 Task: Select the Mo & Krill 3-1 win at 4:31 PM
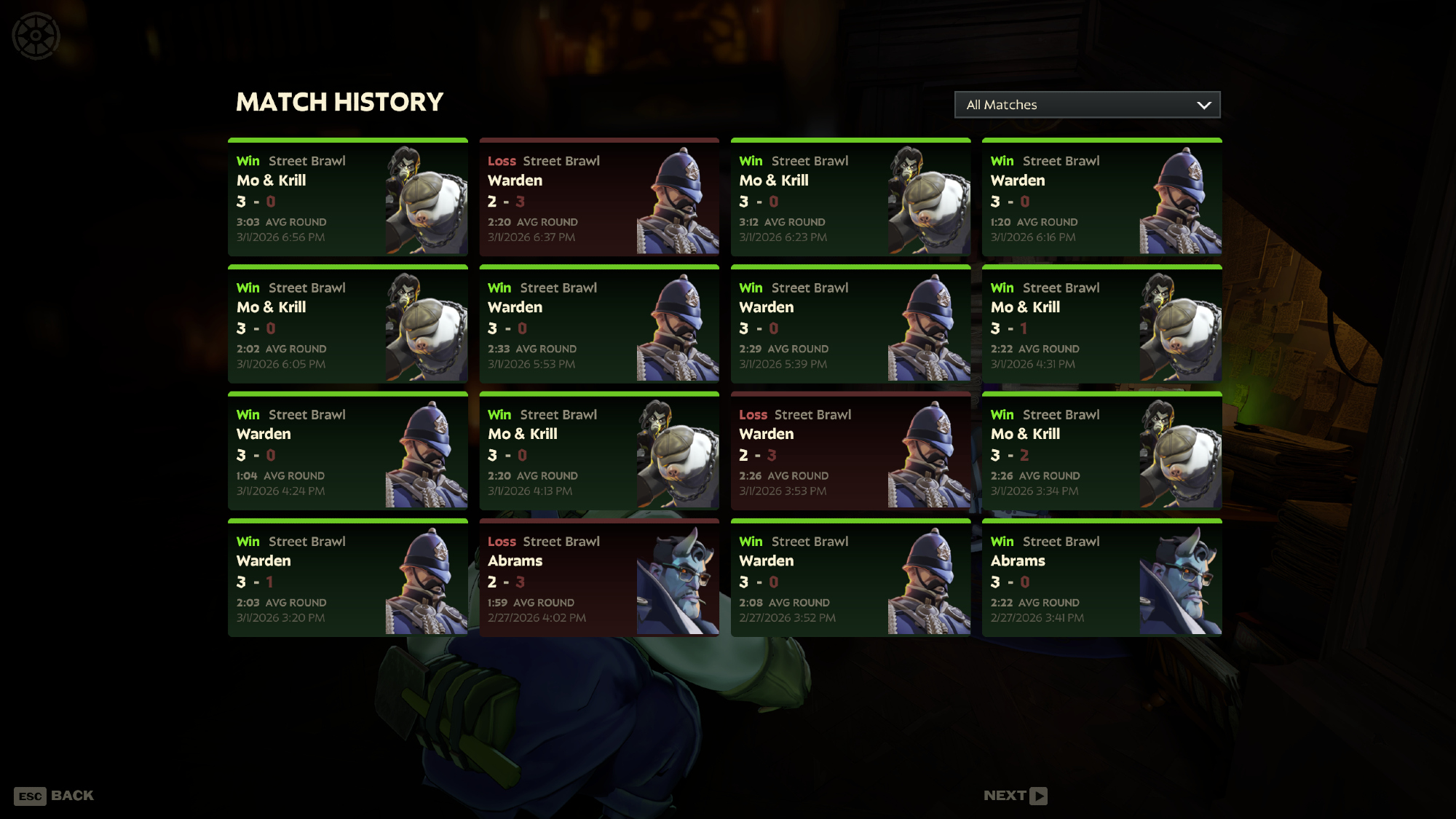[x=1101, y=325]
